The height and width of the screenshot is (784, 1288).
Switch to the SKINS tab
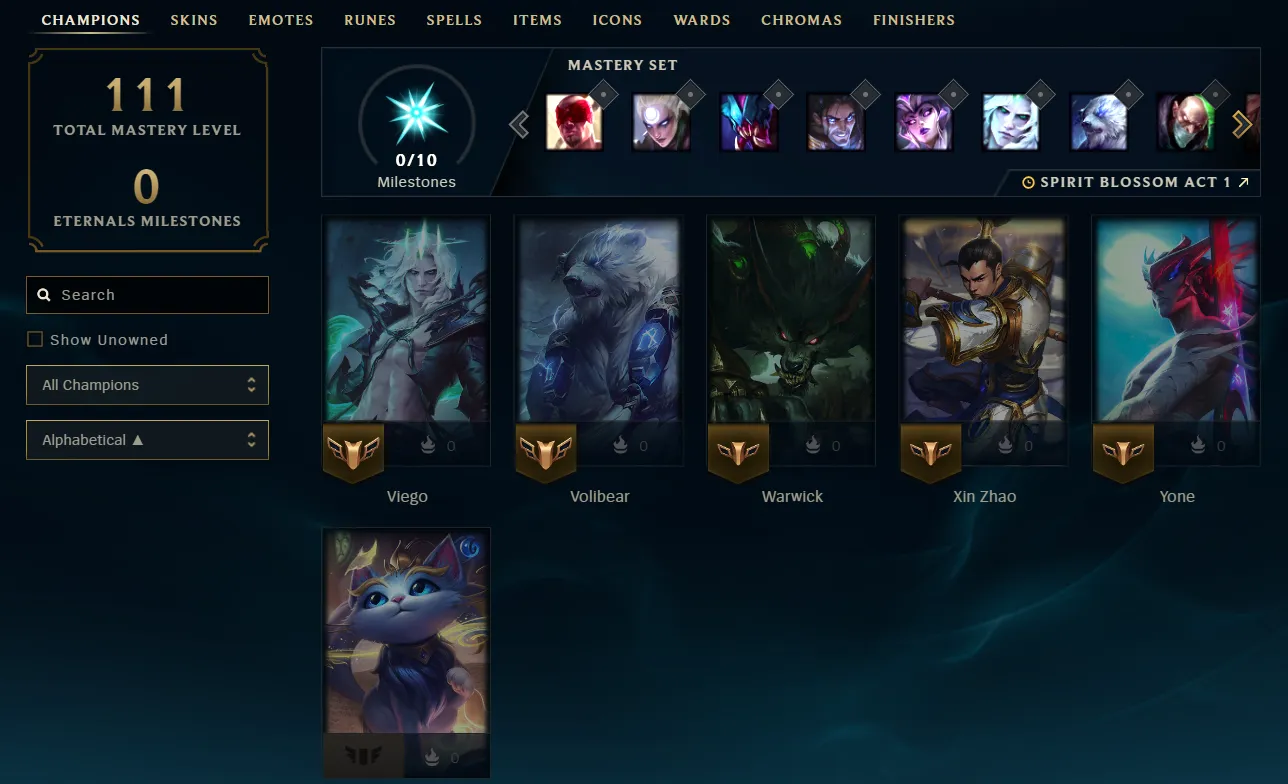[x=194, y=20]
